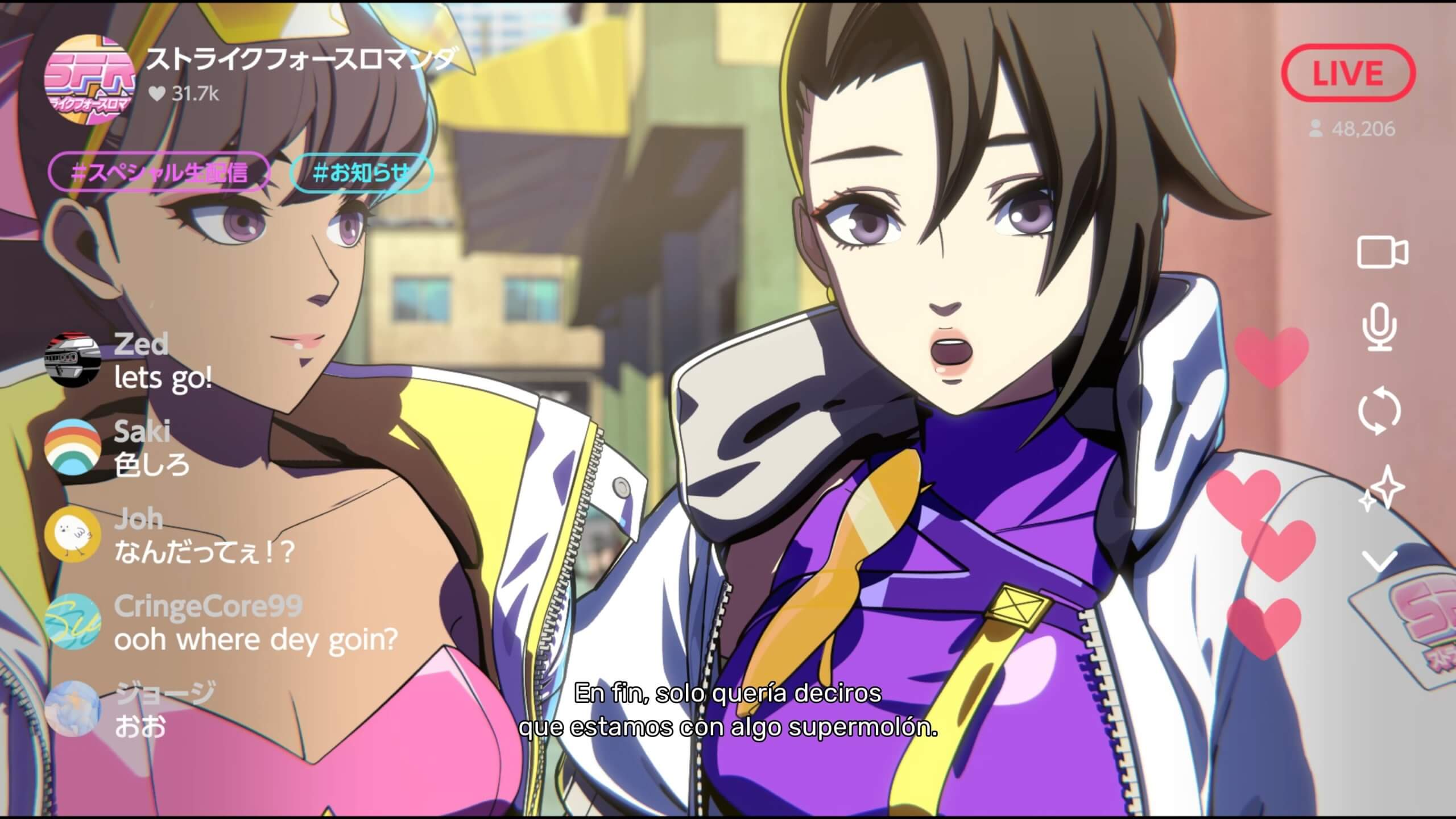
Task: Mute with the microphone icon
Action: pyautogui.click(x=1380, y=327)
